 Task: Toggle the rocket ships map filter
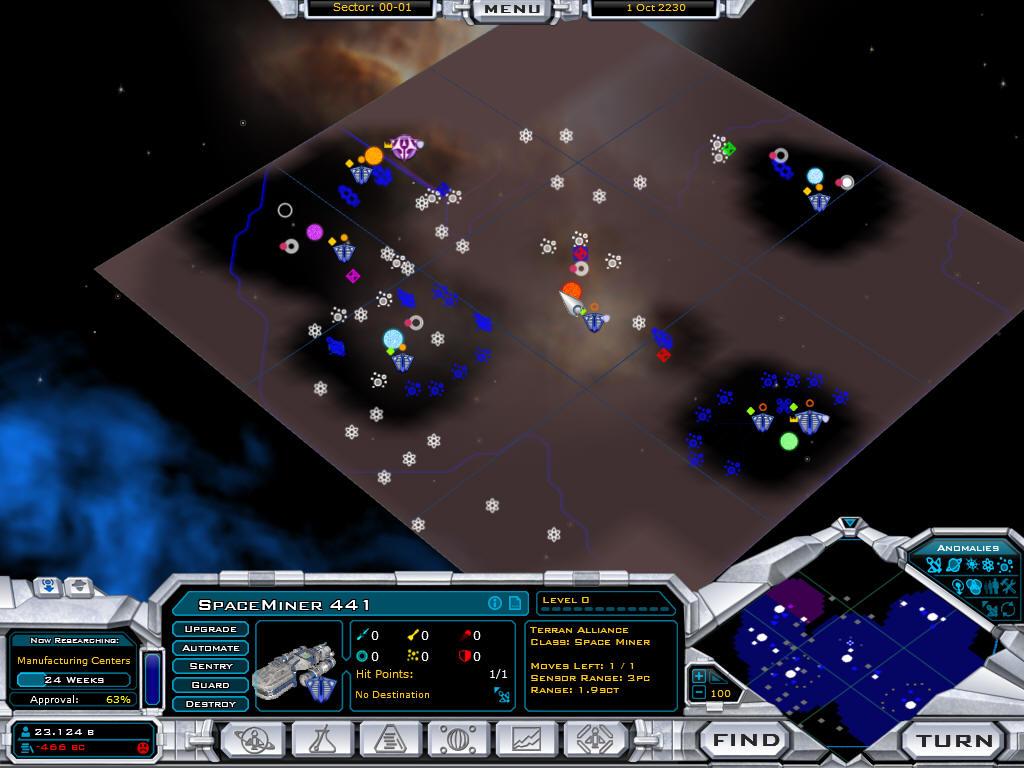(x=933, y=567)
